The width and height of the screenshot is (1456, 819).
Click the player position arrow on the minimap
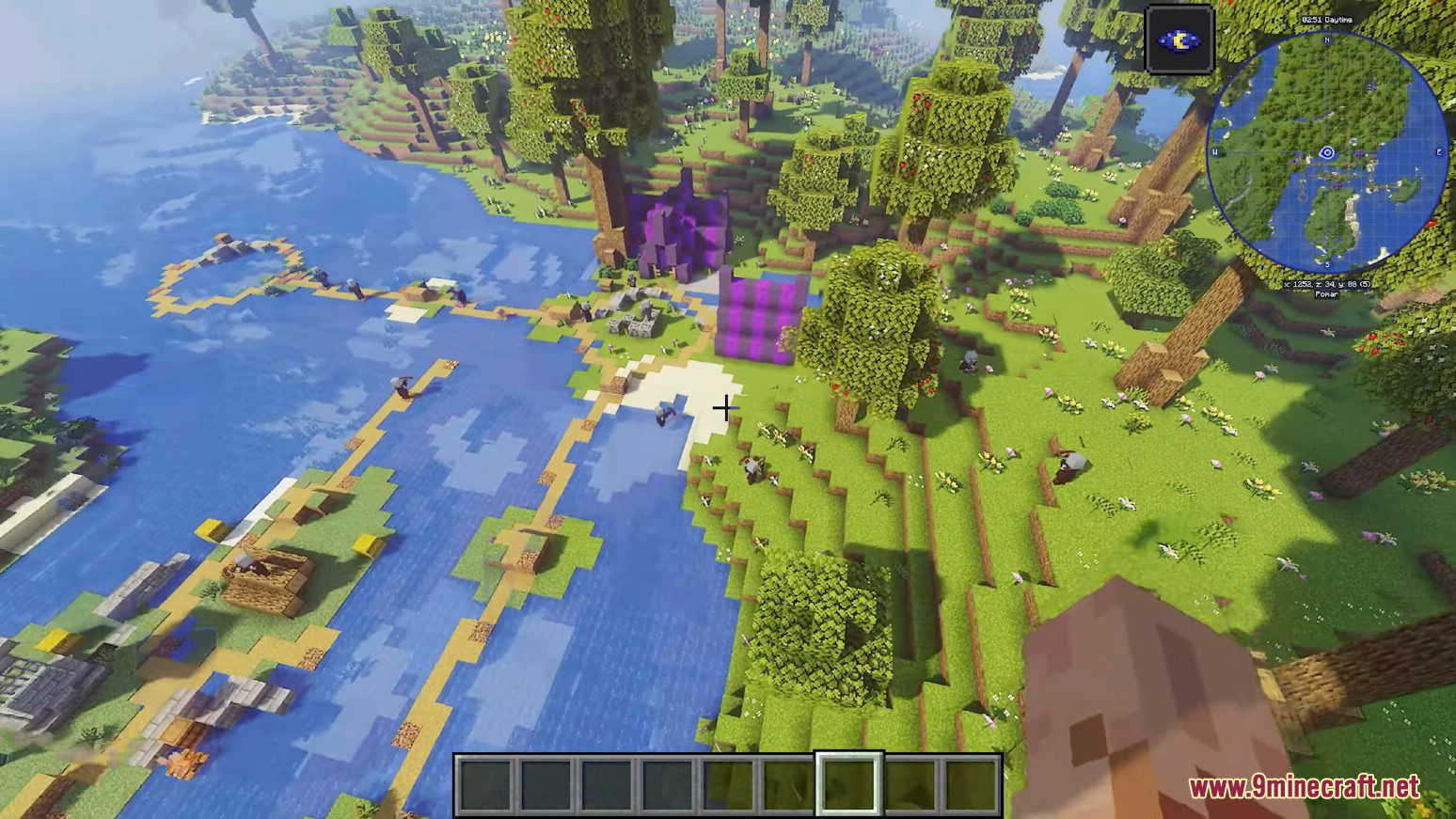pos(1326,153)
